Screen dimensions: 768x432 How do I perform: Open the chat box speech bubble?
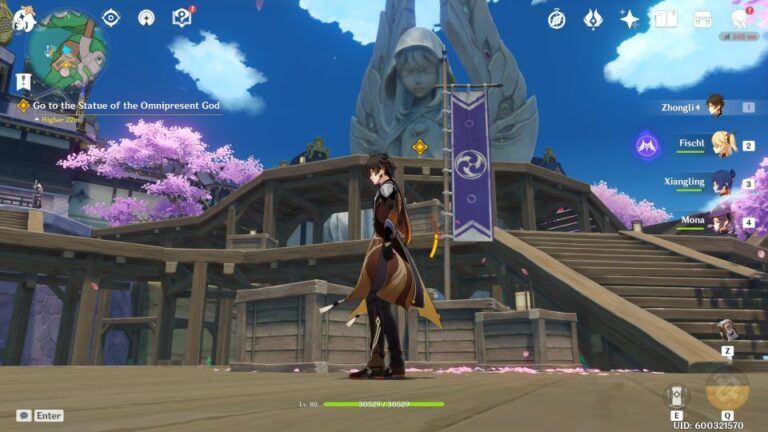(24, 415)
